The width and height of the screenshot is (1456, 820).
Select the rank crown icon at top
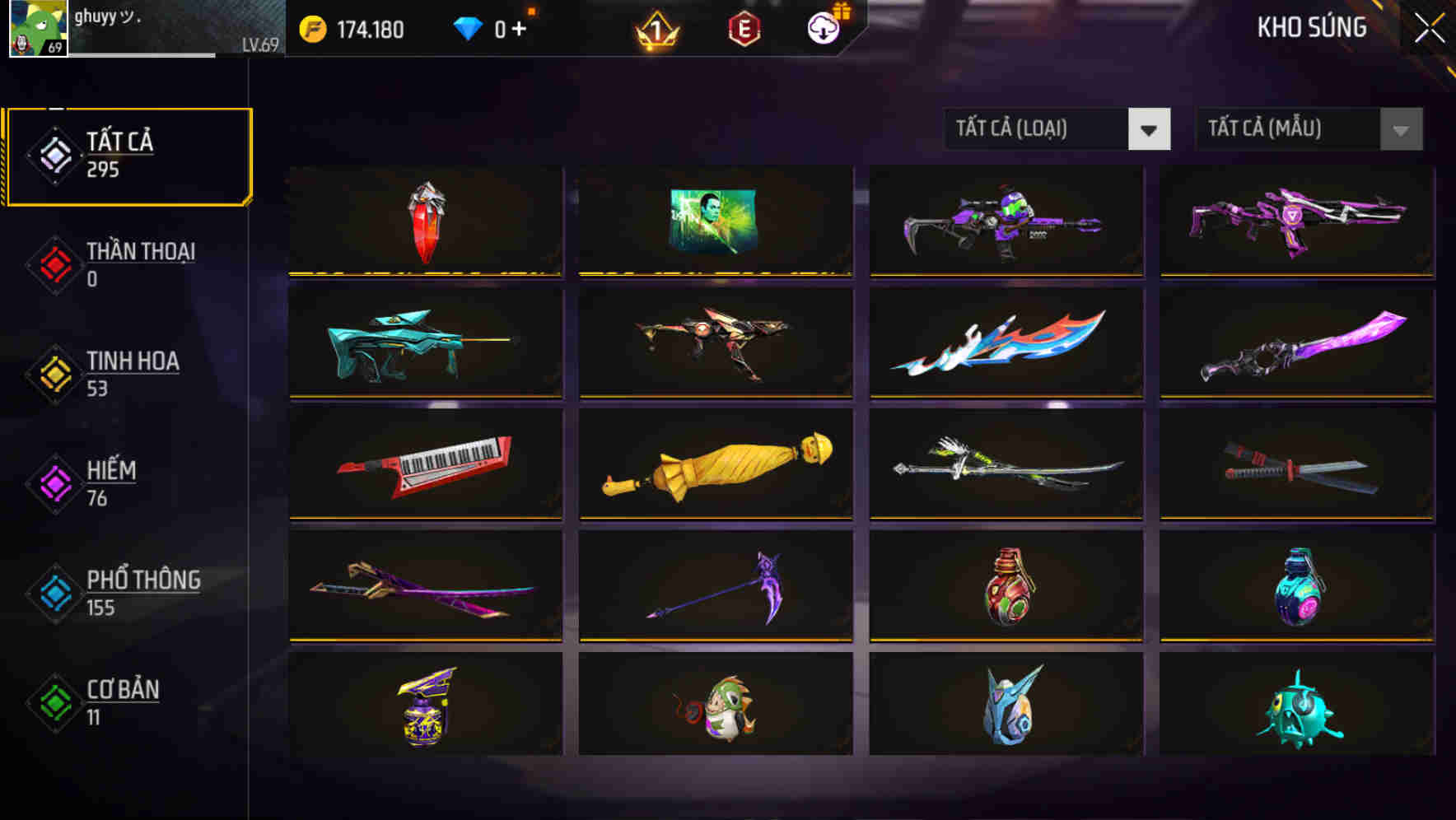[655, 29]
